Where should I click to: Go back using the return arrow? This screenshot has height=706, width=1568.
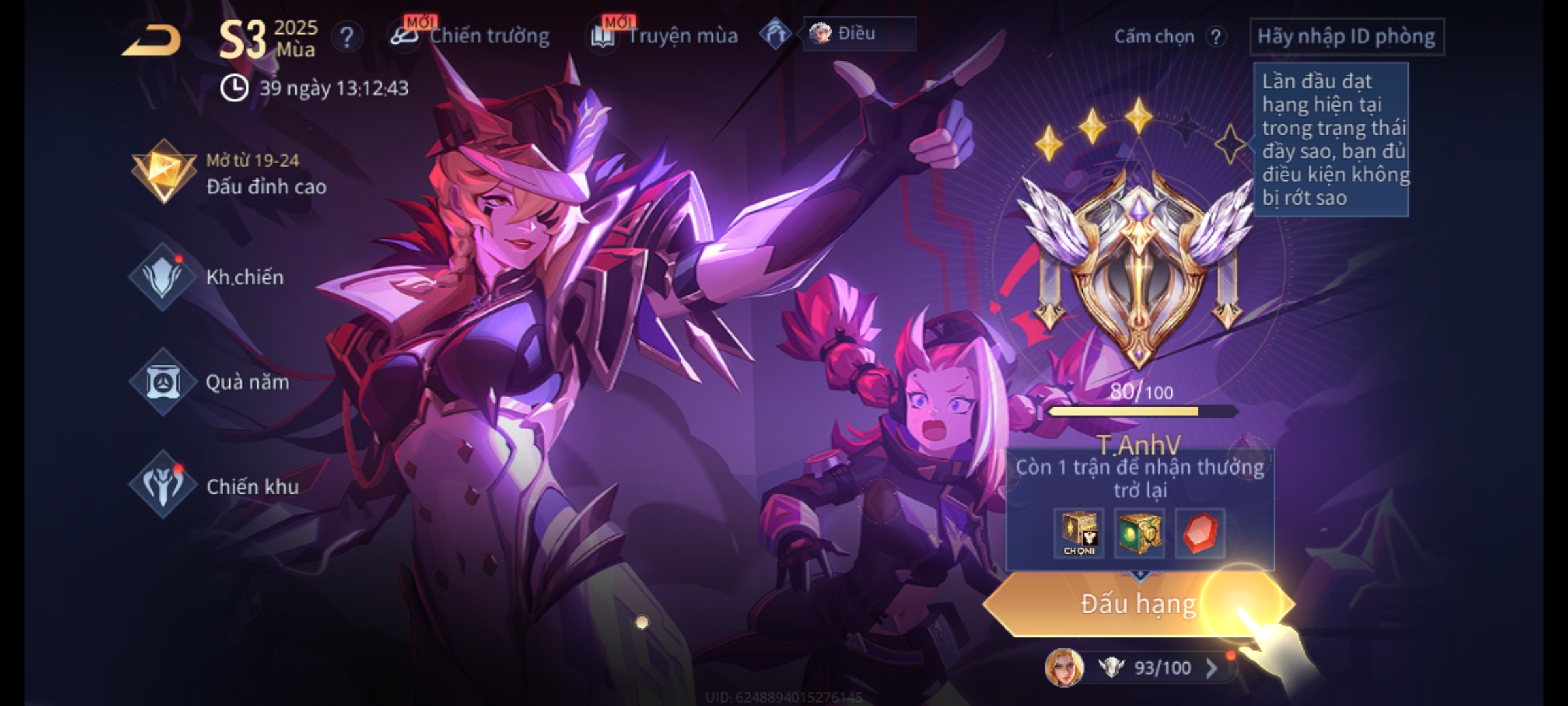pos(152,41)
